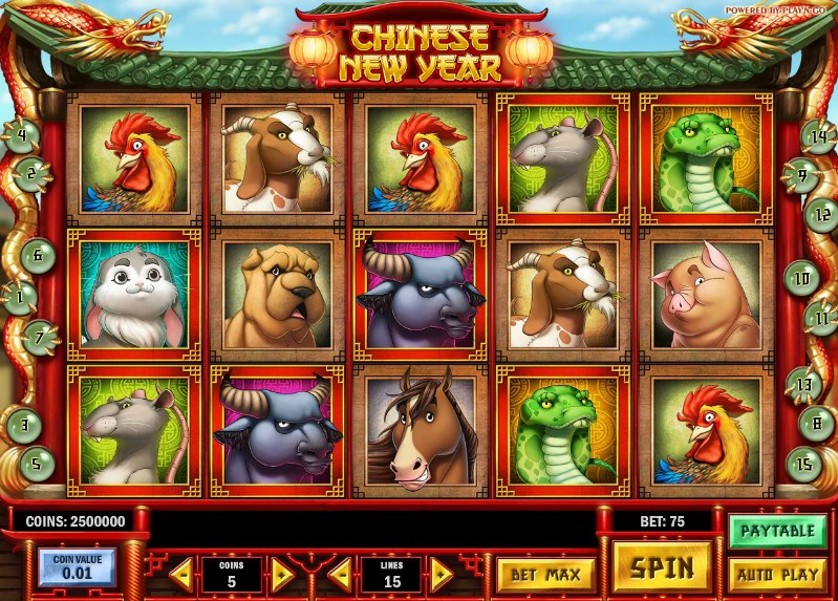Image resolution: width=838 pixels, height=601 pixels.
Task: Decrease the number of lines
Action: (x=341, y=575)
